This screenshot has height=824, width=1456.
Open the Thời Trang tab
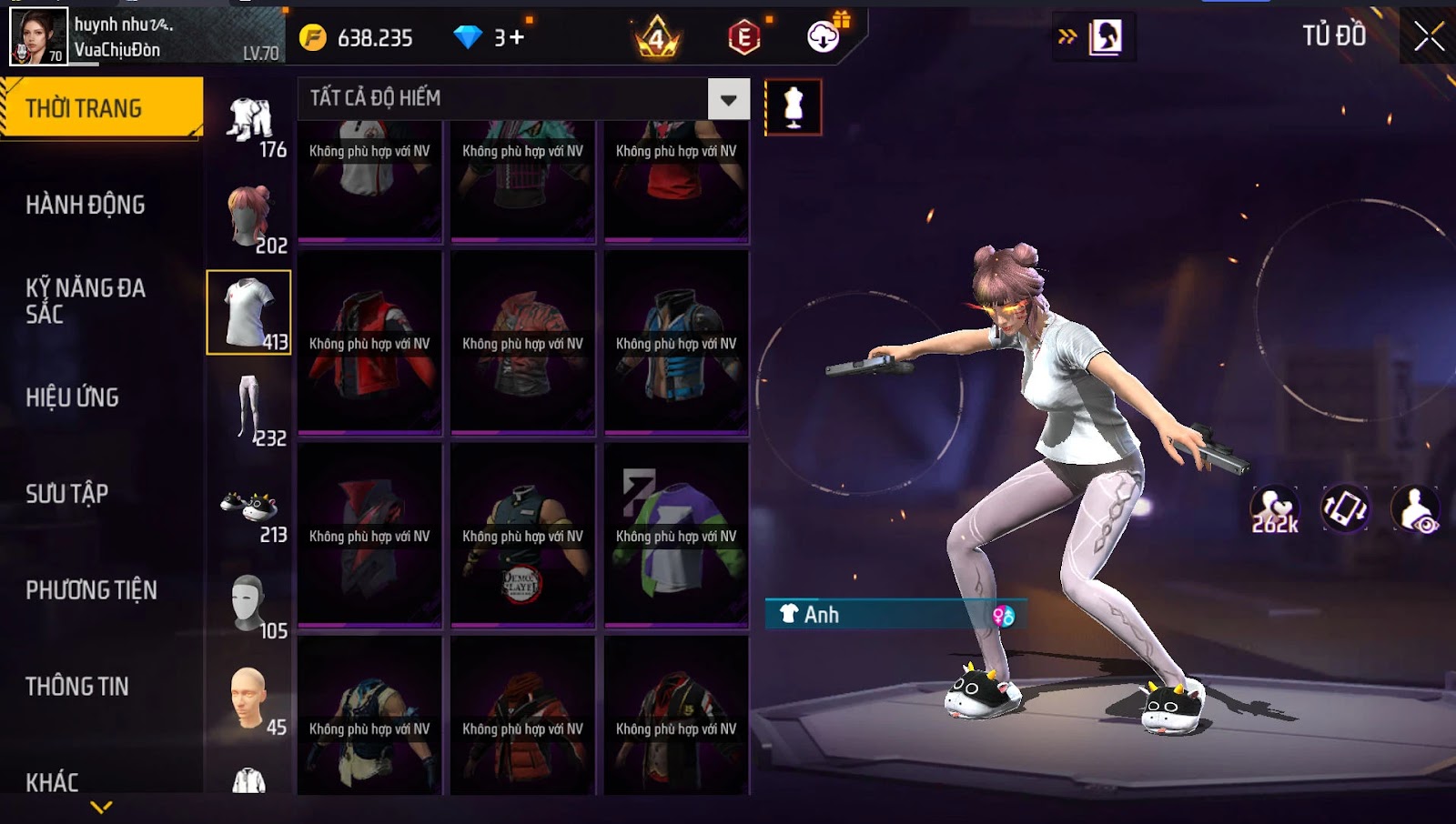[101, 108]
